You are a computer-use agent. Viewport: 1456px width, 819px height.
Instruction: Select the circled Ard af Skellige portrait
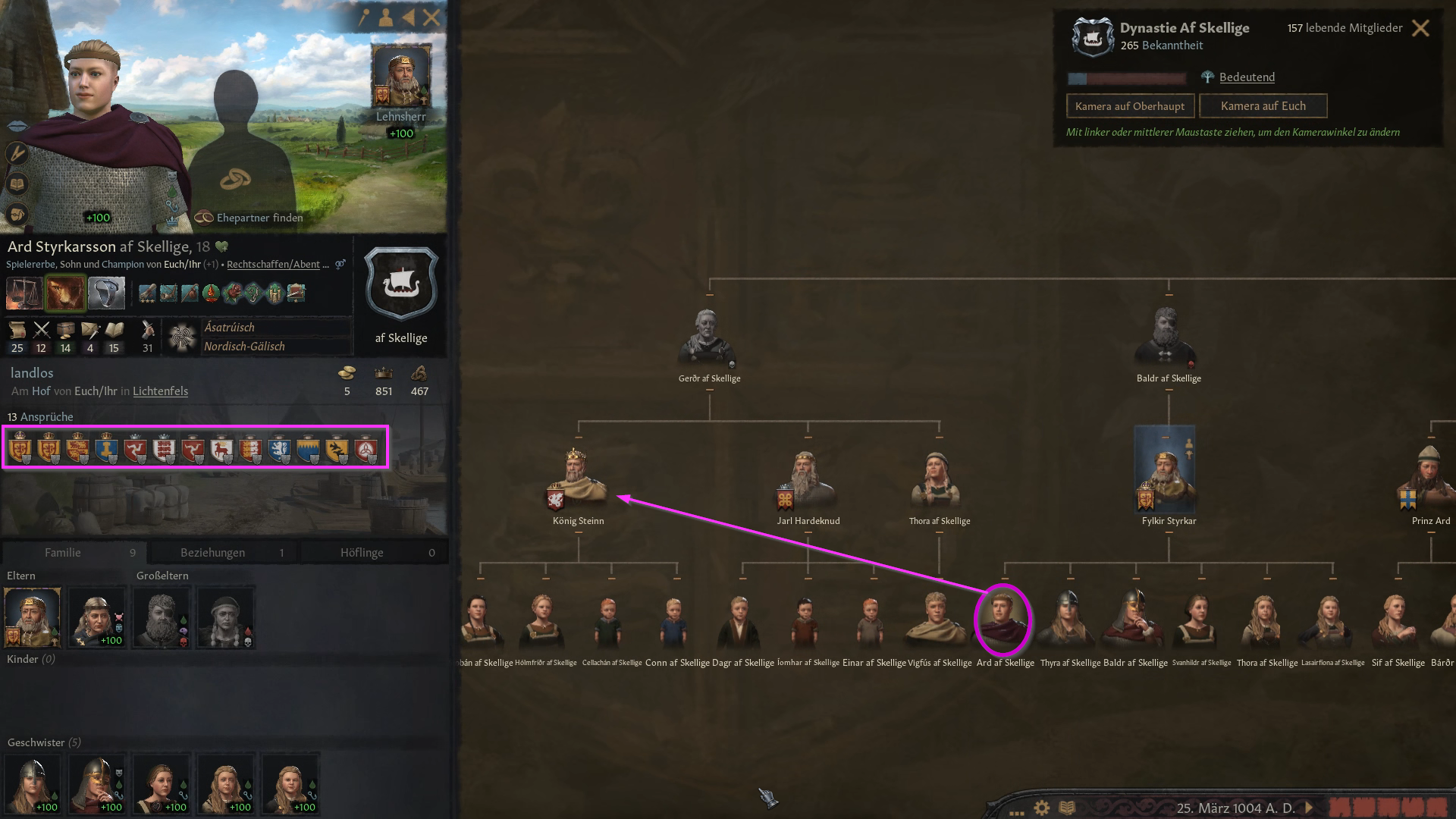1003,620
